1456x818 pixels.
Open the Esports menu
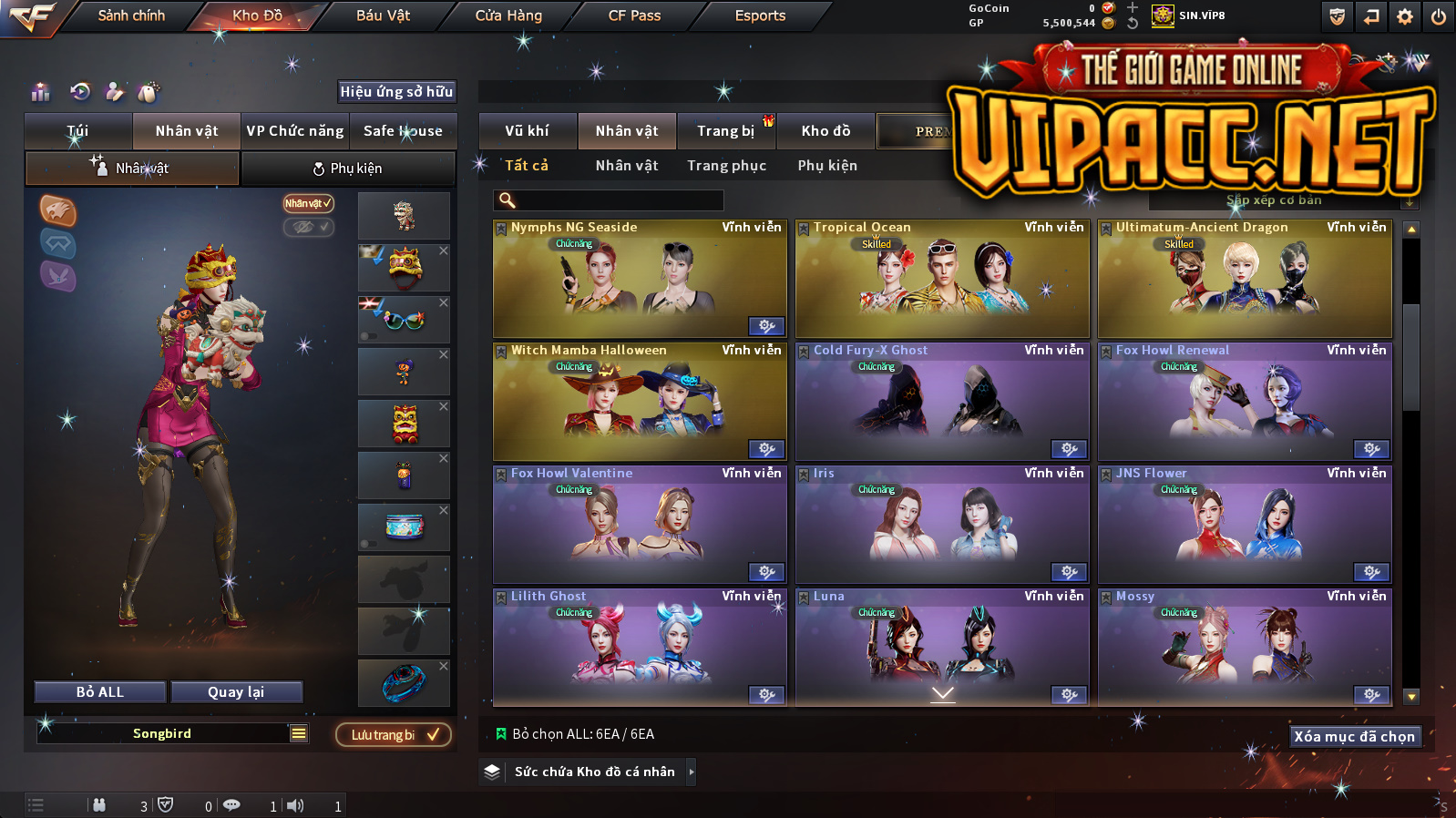(x=760, y=15)
